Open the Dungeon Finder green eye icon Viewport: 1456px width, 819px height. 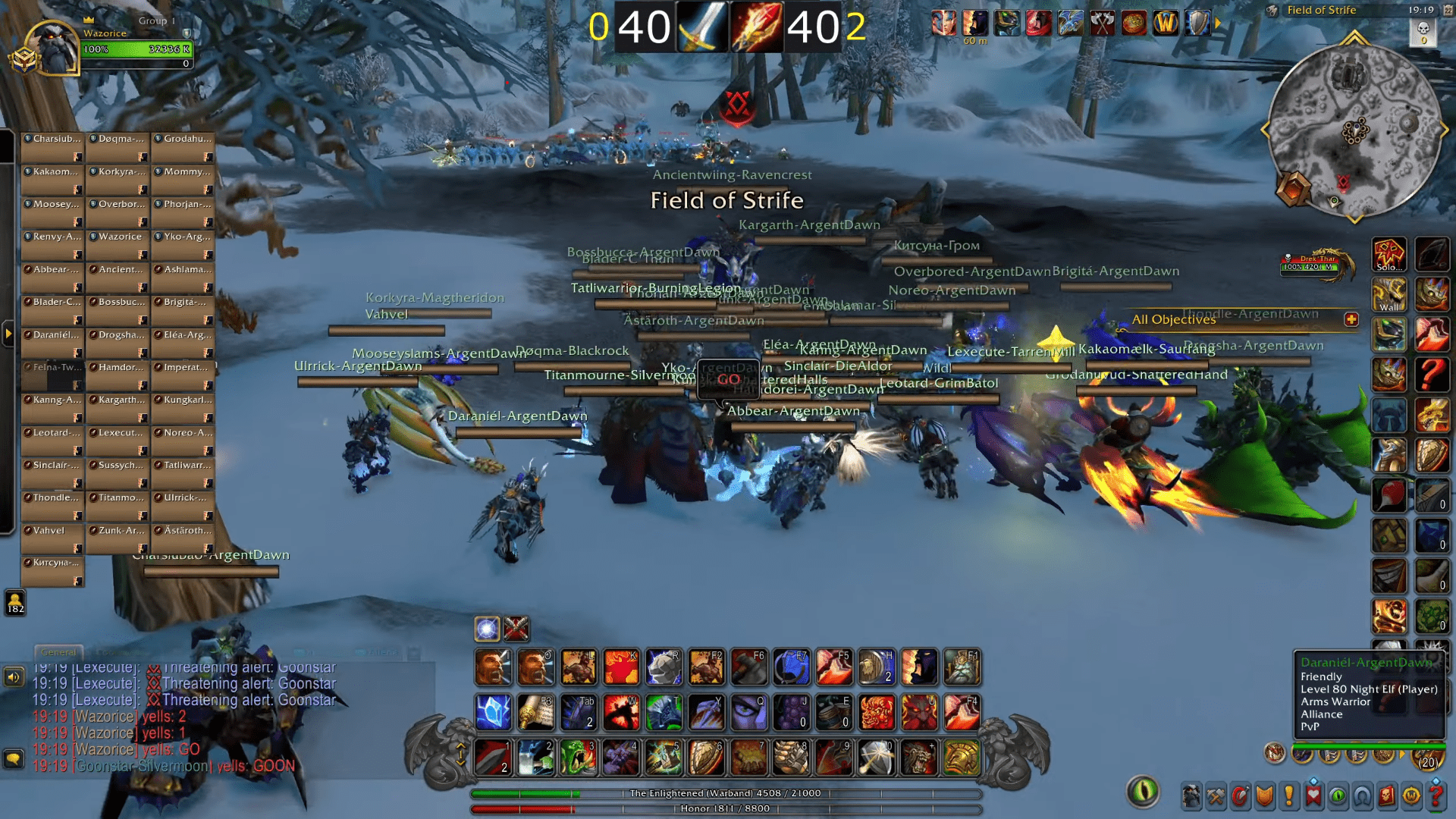point(1338,795)
